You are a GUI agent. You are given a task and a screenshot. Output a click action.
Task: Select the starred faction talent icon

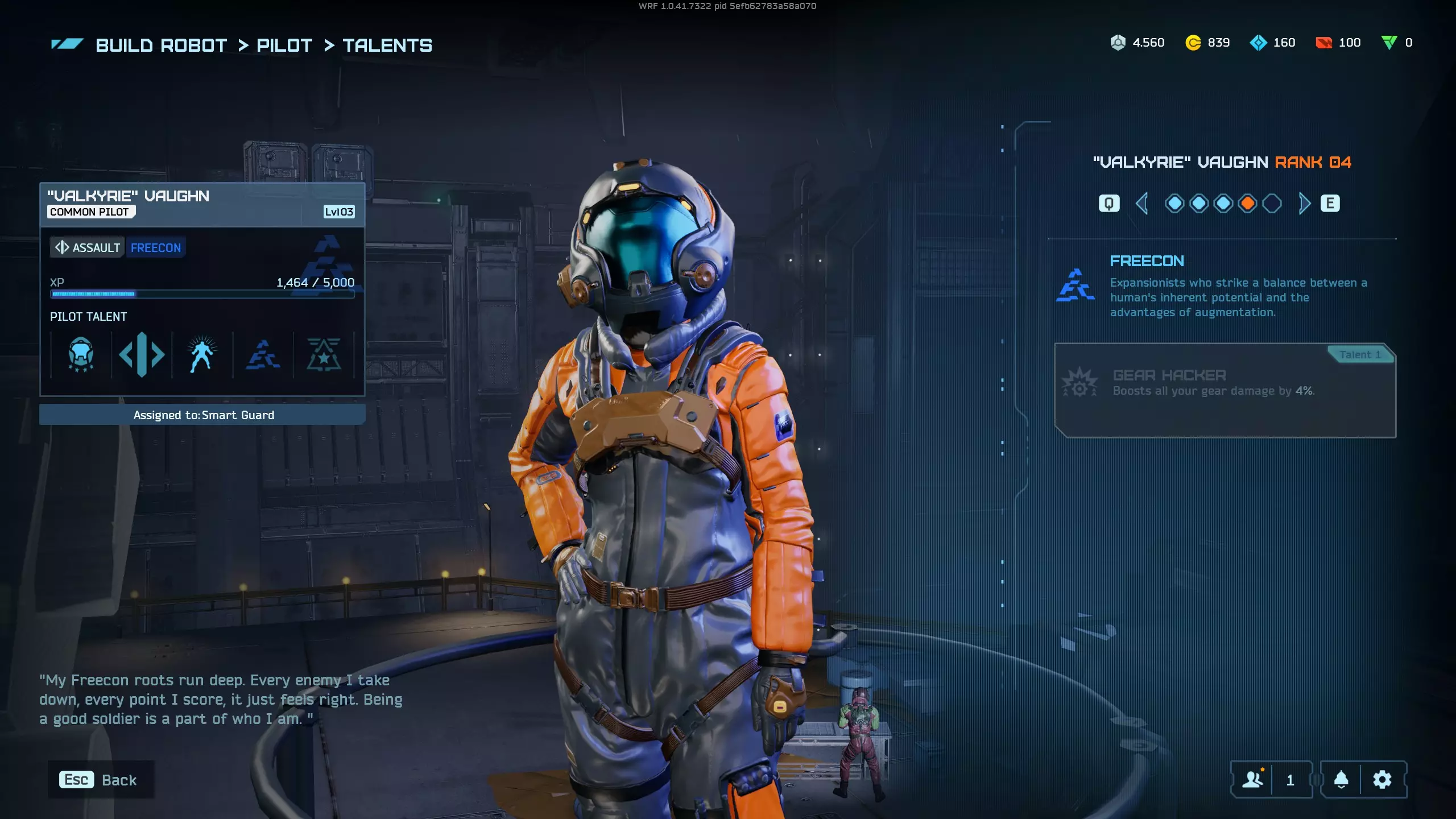tap(324, 355)
